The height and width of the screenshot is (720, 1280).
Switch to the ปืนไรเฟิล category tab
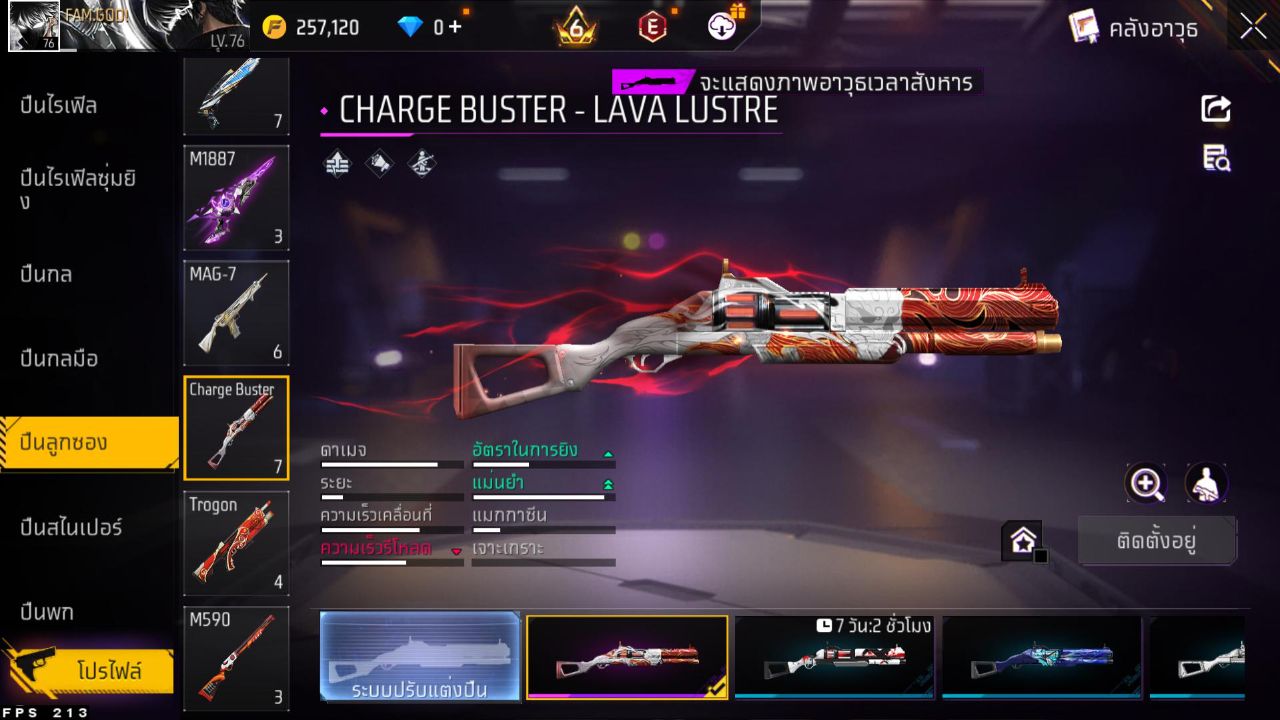coord(60,107)
